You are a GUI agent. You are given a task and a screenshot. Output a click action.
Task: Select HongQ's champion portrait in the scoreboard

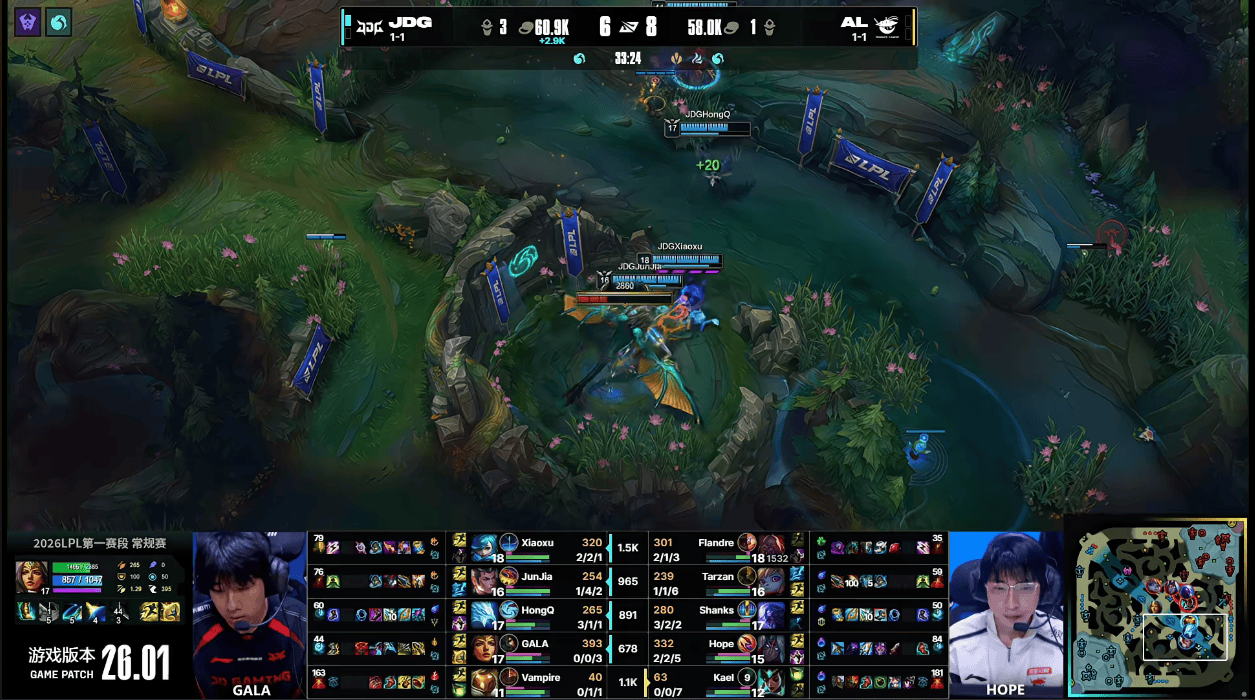coord(485,615)
